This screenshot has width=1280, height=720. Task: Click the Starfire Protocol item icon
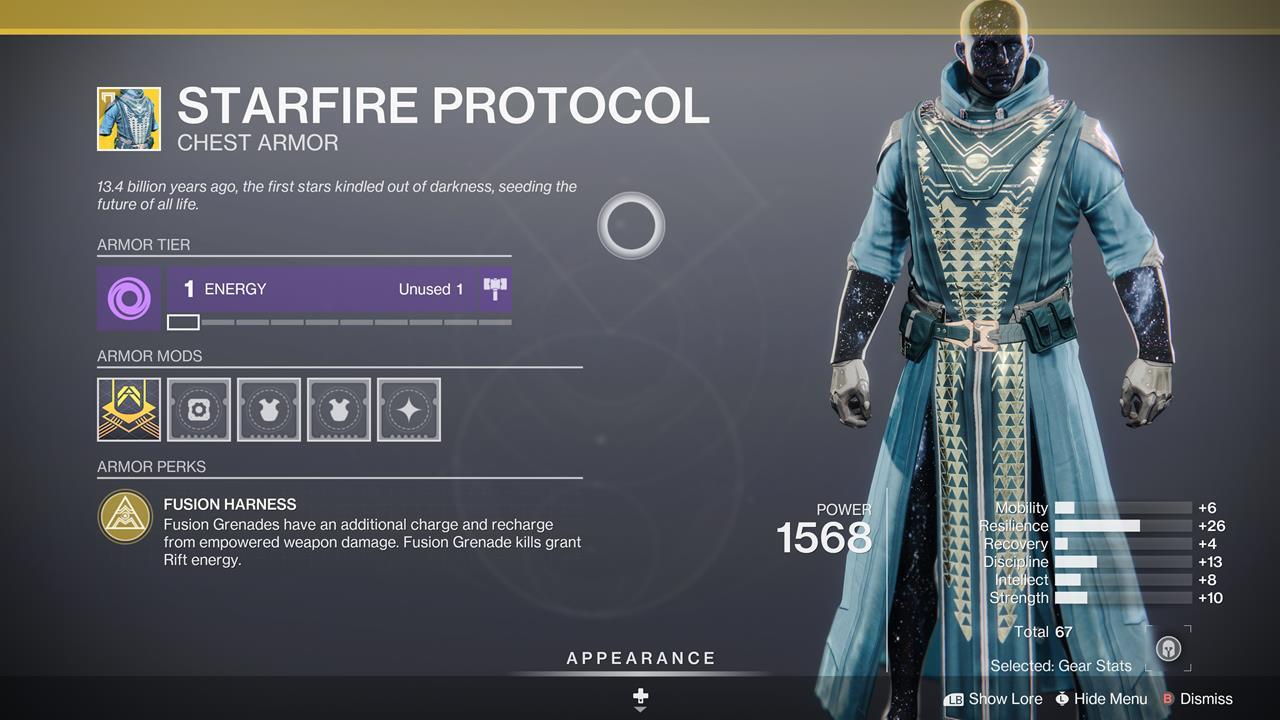pos(129,119)
